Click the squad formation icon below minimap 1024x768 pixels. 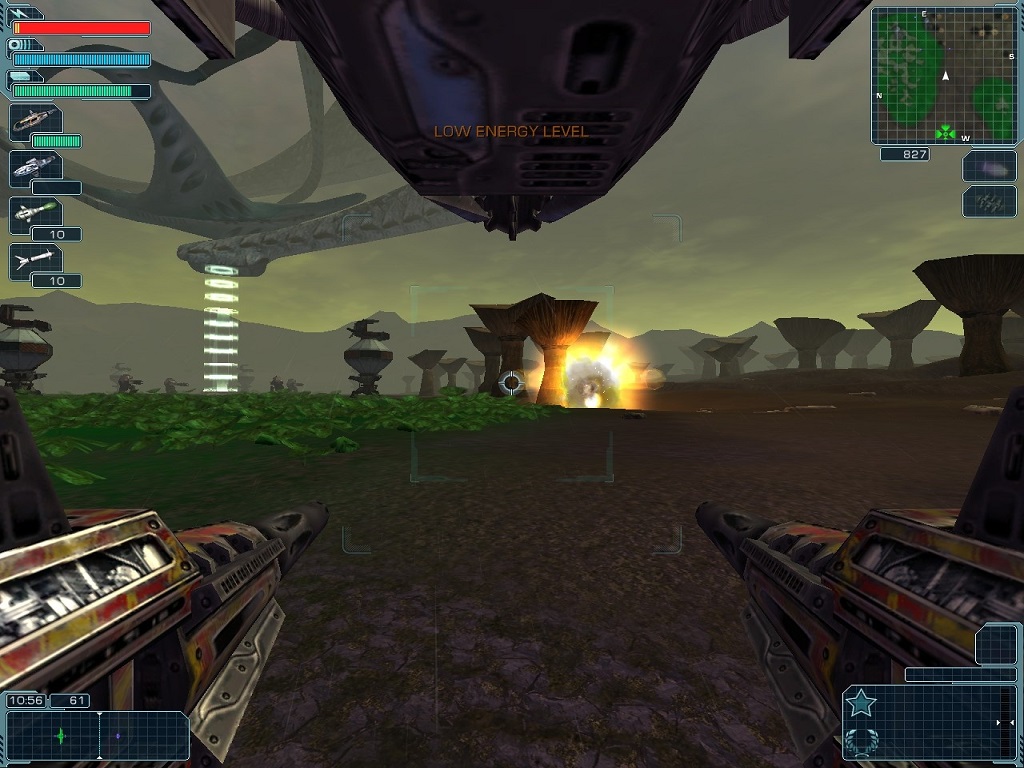(x=989, y=202)
